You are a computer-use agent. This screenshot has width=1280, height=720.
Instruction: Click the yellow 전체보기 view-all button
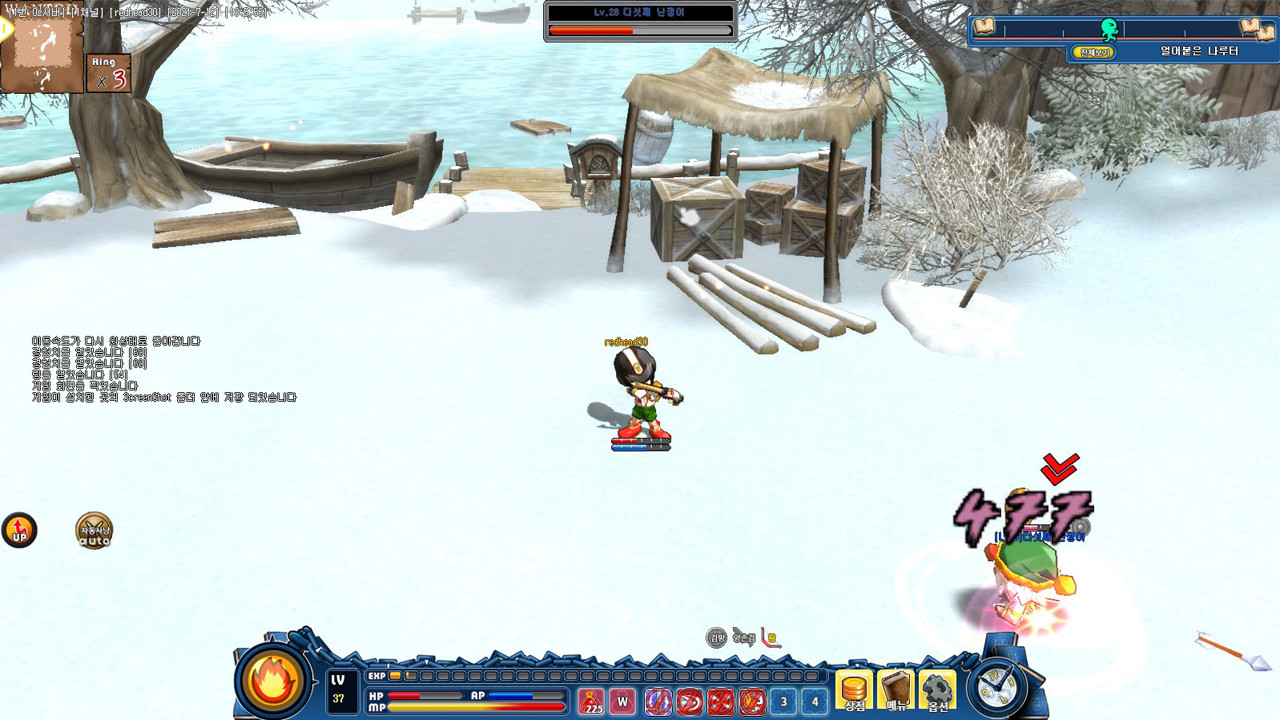[1093, 51]
